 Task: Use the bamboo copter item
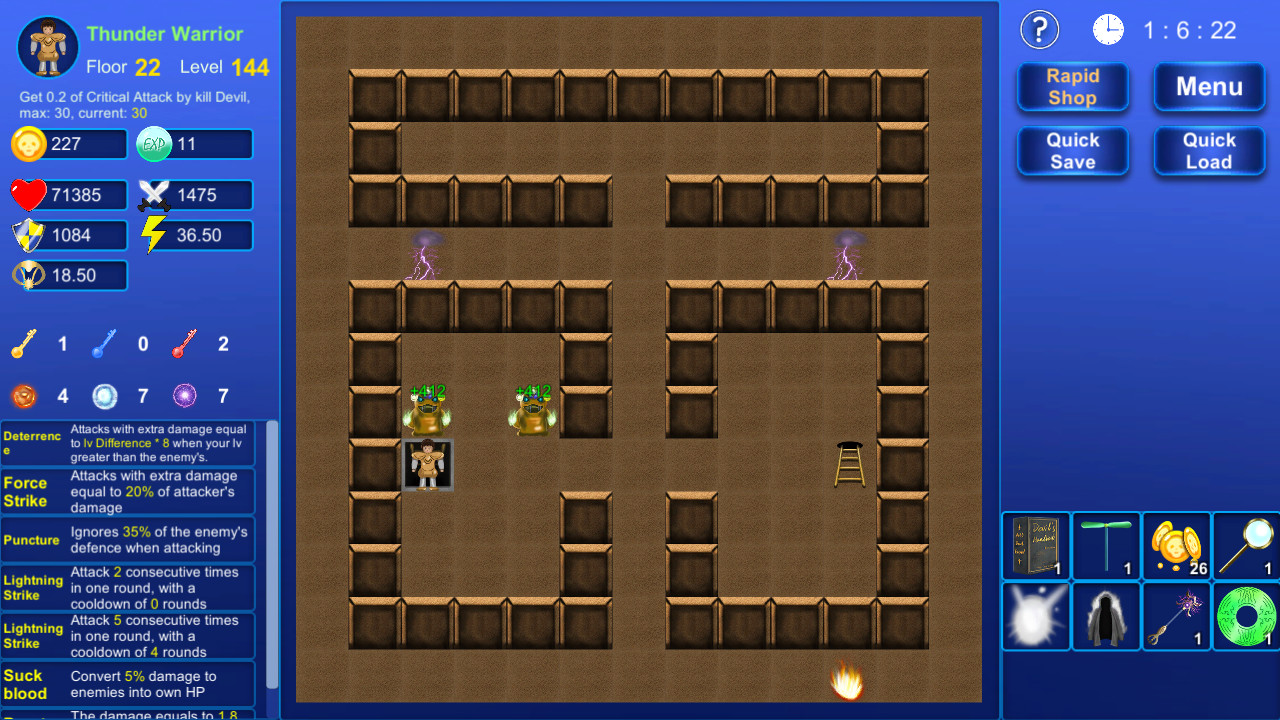(1106, 546)
